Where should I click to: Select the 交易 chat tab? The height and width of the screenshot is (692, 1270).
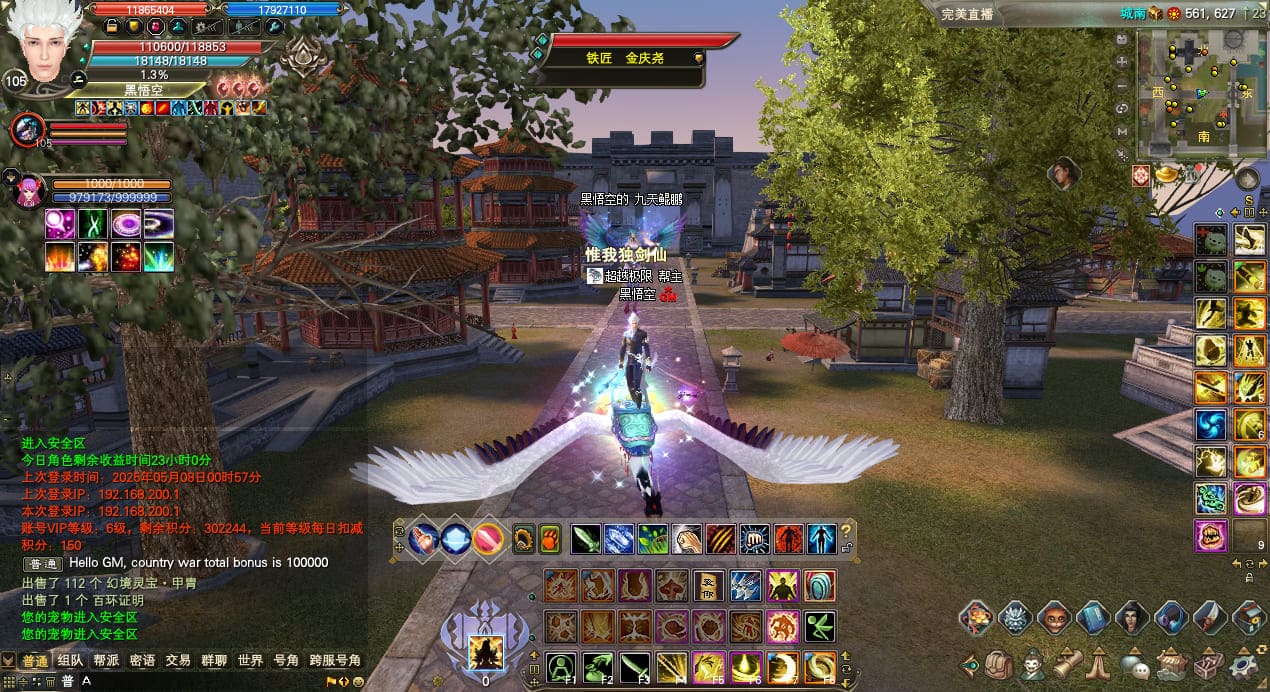point(178,661)
